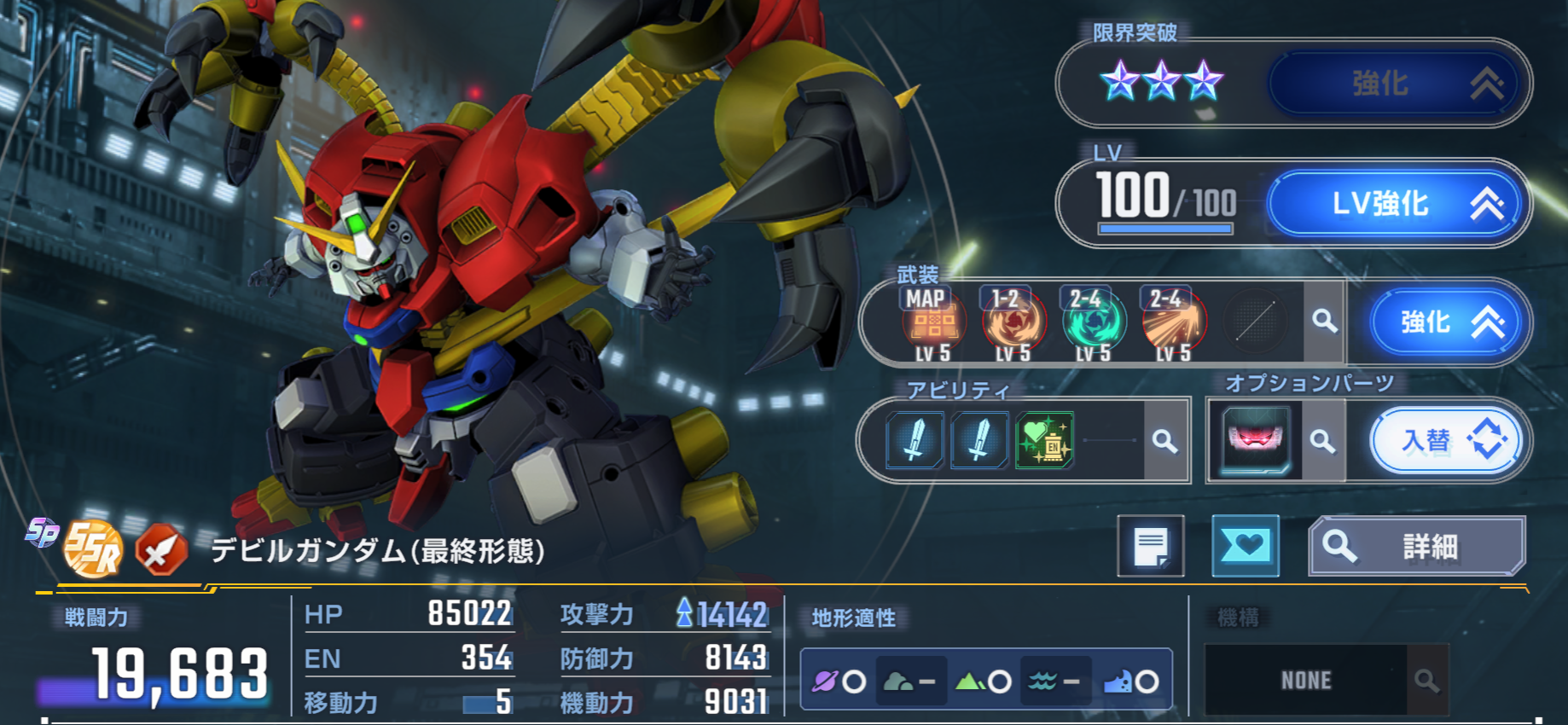This screenshot has height=725, width=1568.
Task: Toggle the heart favorite button
Action: 1246,546
